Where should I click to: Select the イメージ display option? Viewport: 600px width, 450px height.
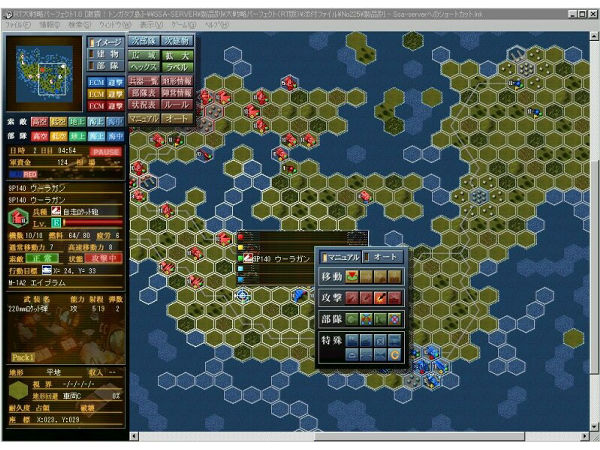[105, 41]
